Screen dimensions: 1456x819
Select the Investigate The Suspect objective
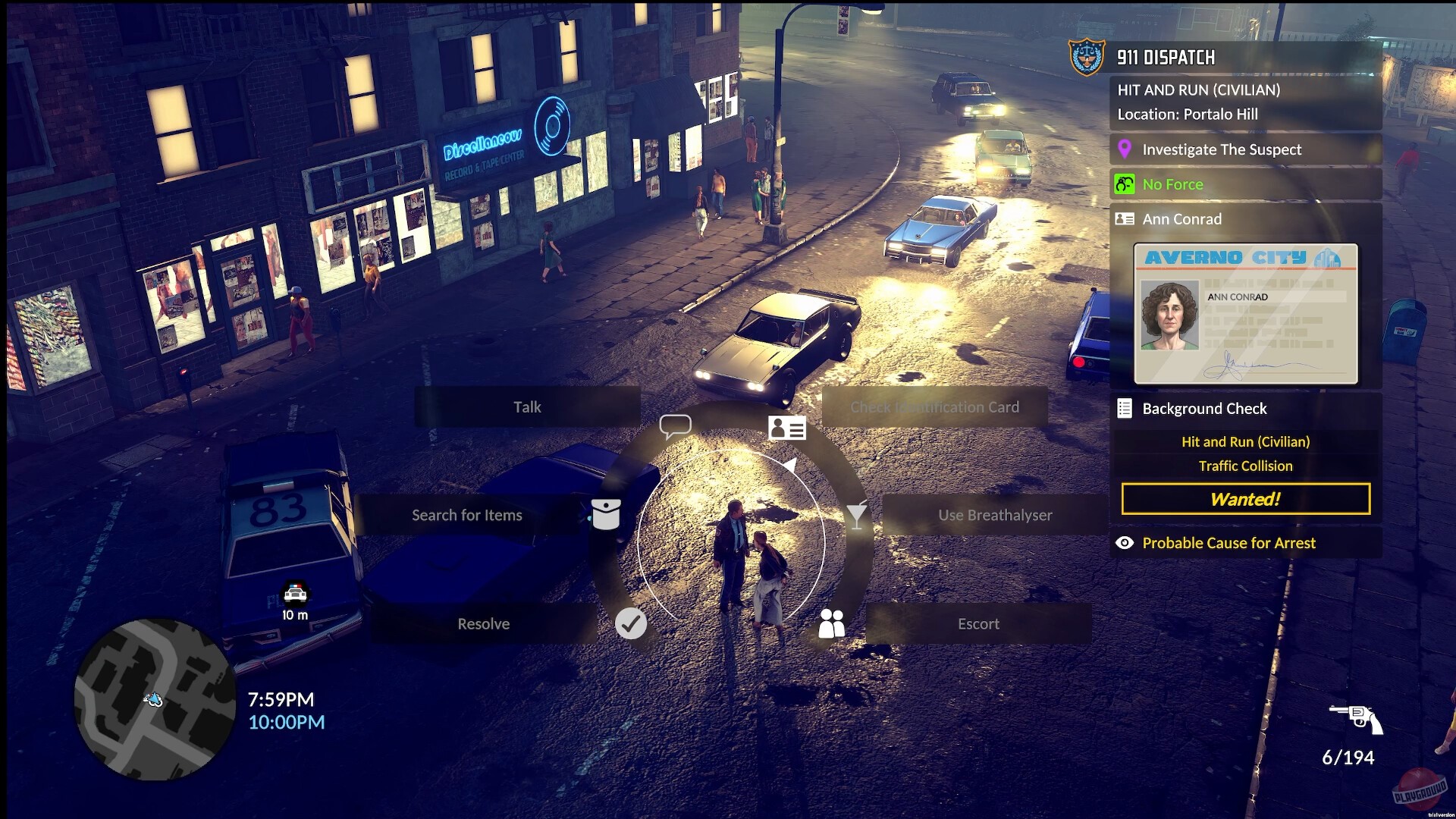(1222, 149)
